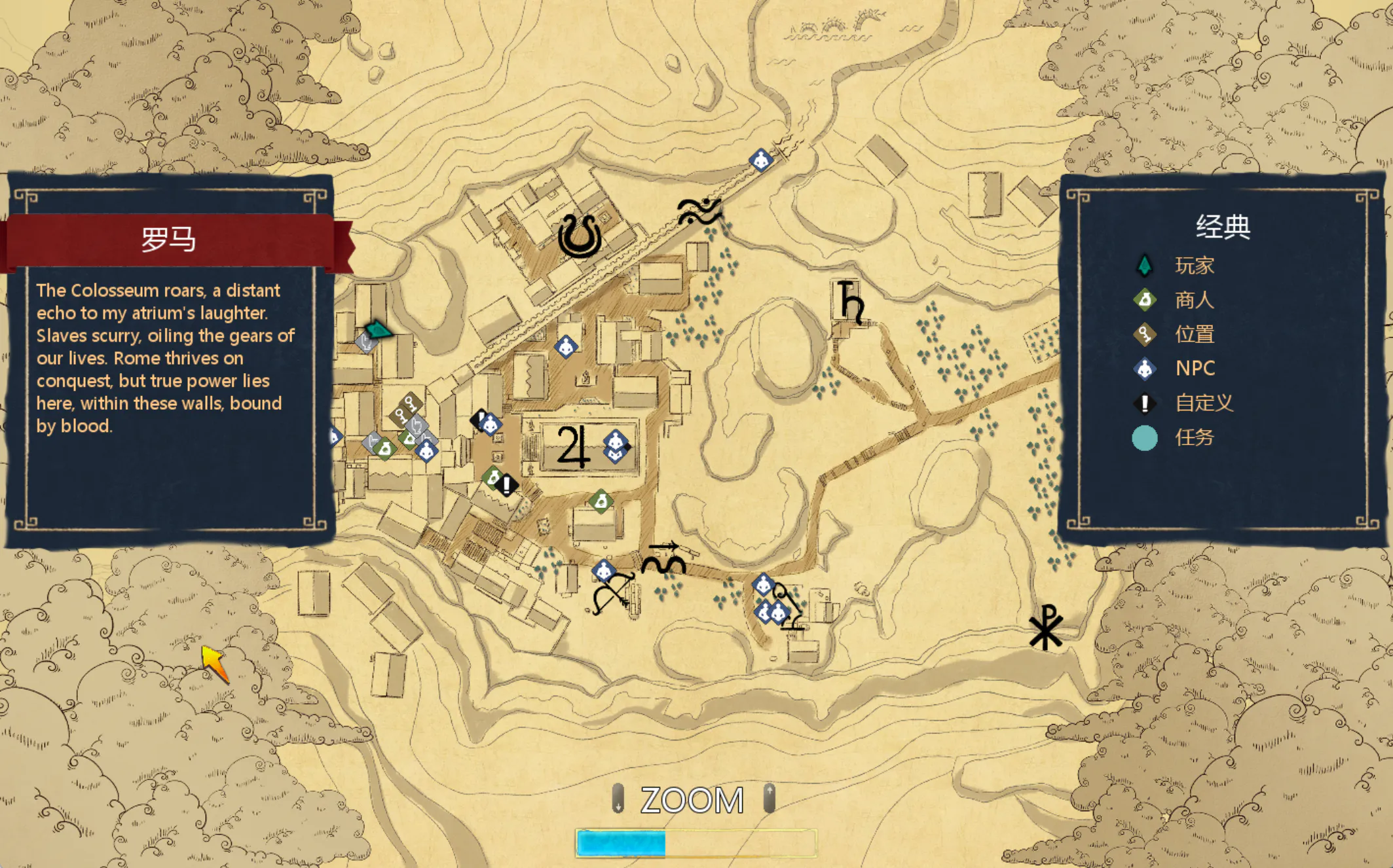Select the Chi-Rho symbol map marker
This screenshot has height=868, width=1393.
[x=1045, y=626]
